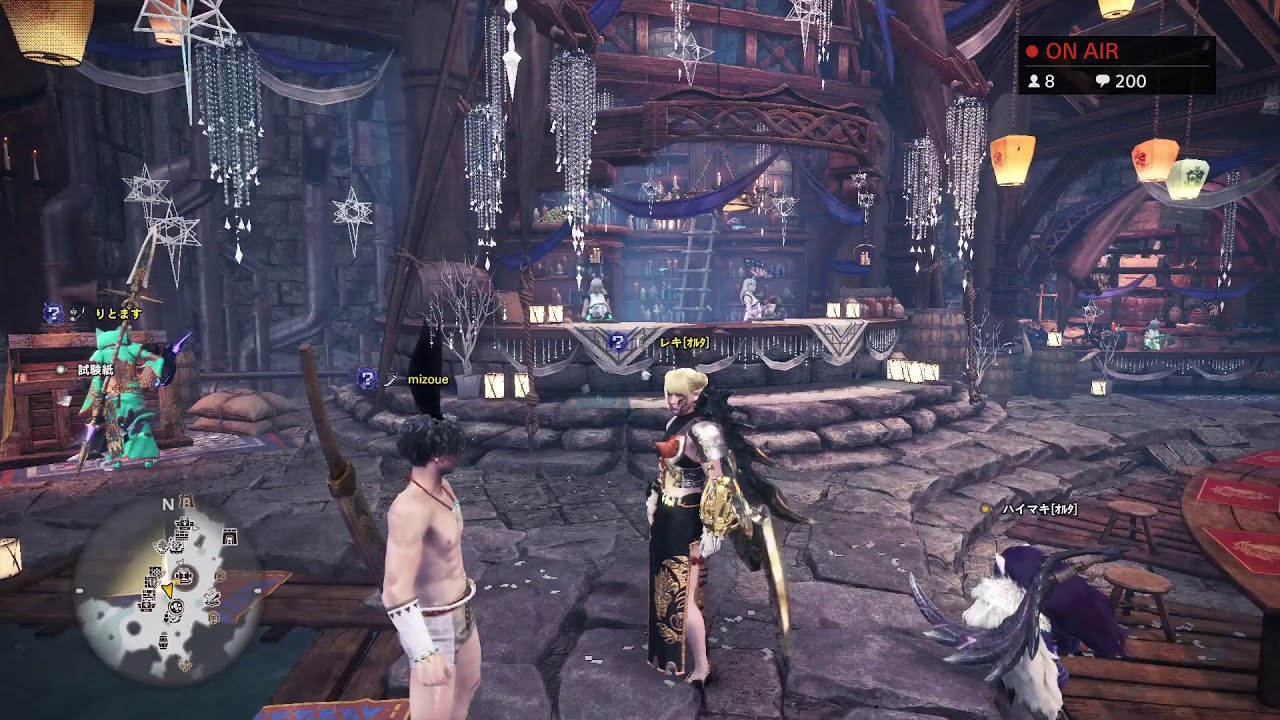The image size is (1280, 720).
Task: Select the mizoue player name tag
Action: point(429,380)
